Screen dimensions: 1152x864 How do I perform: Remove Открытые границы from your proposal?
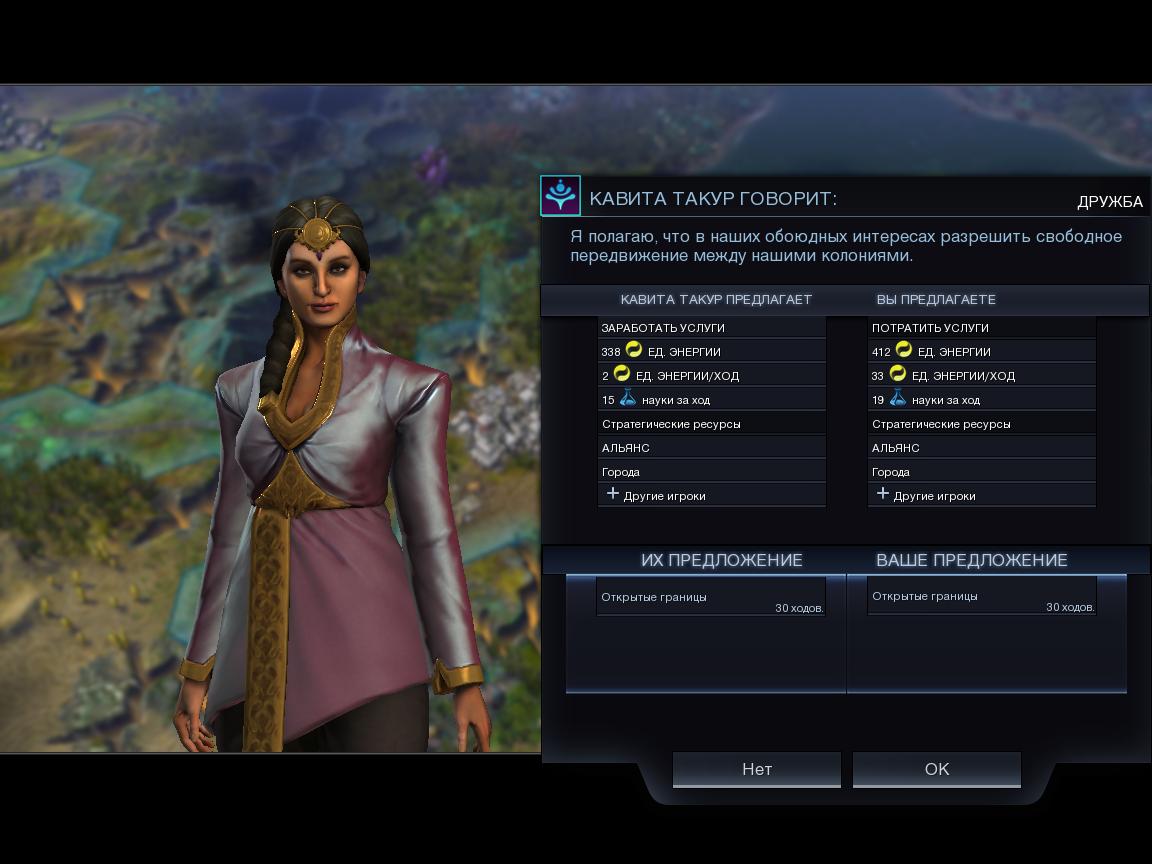point(981,597)
